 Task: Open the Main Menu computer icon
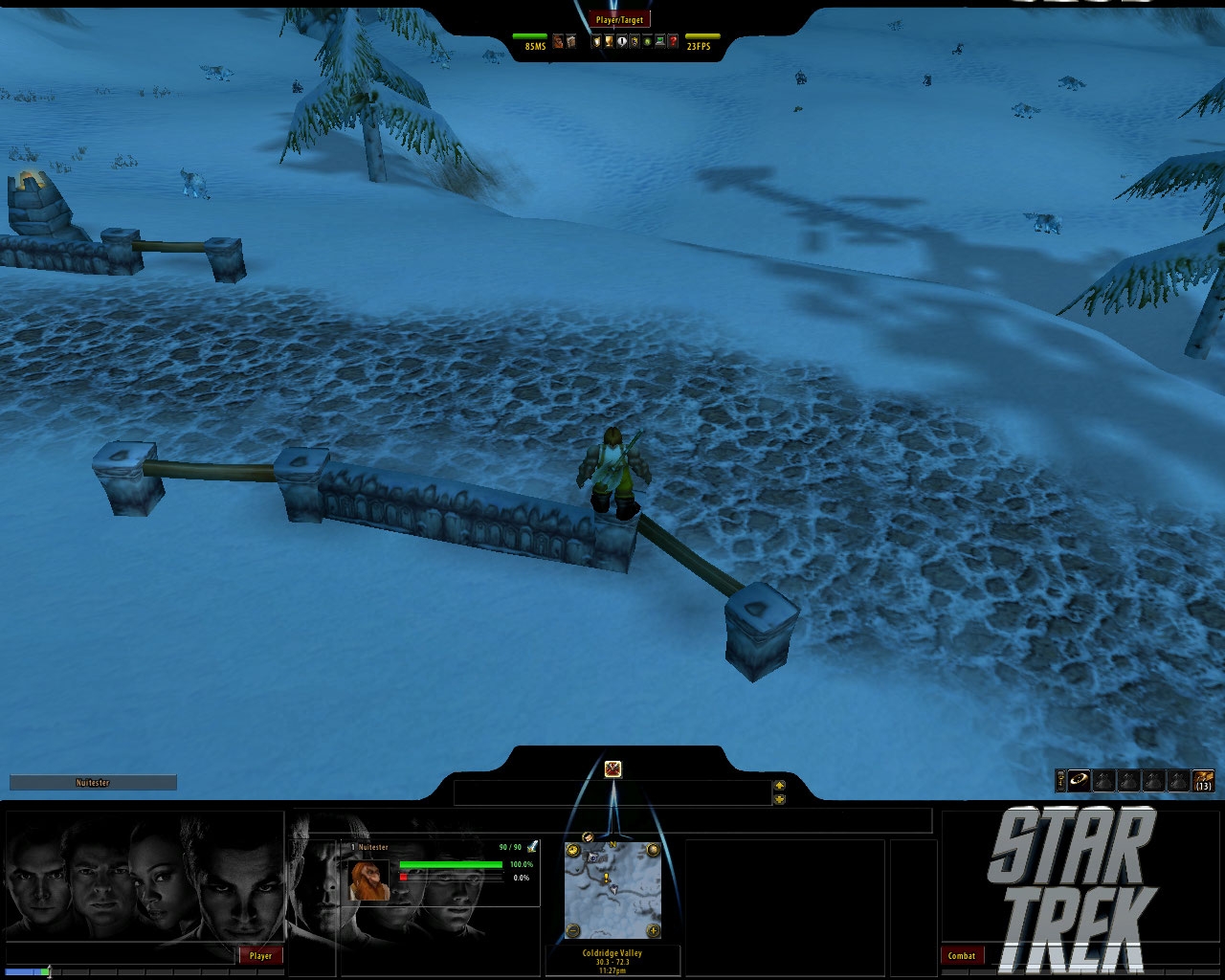click(660, 41)
